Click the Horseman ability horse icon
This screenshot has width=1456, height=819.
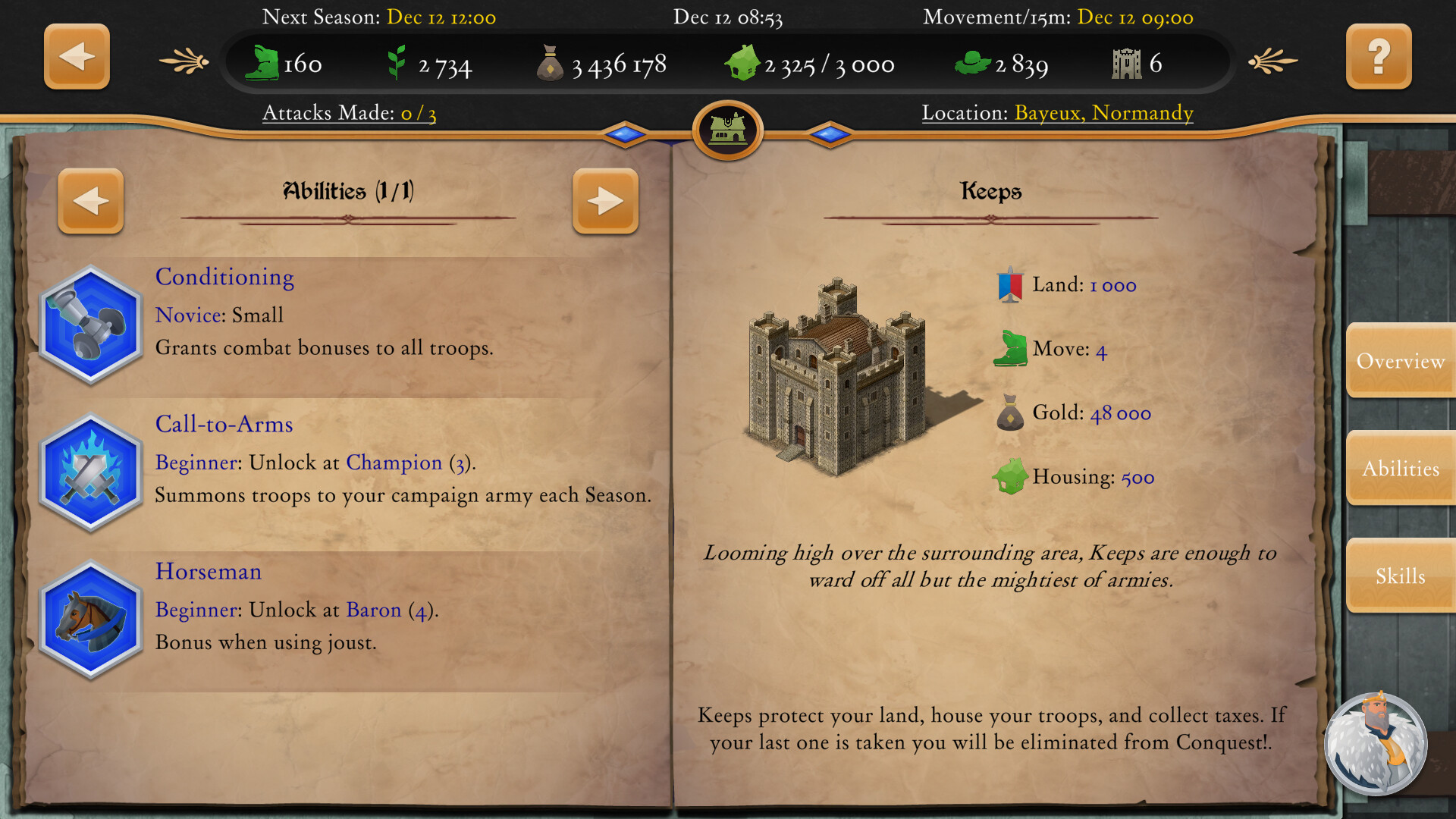(x=90, y=620)
